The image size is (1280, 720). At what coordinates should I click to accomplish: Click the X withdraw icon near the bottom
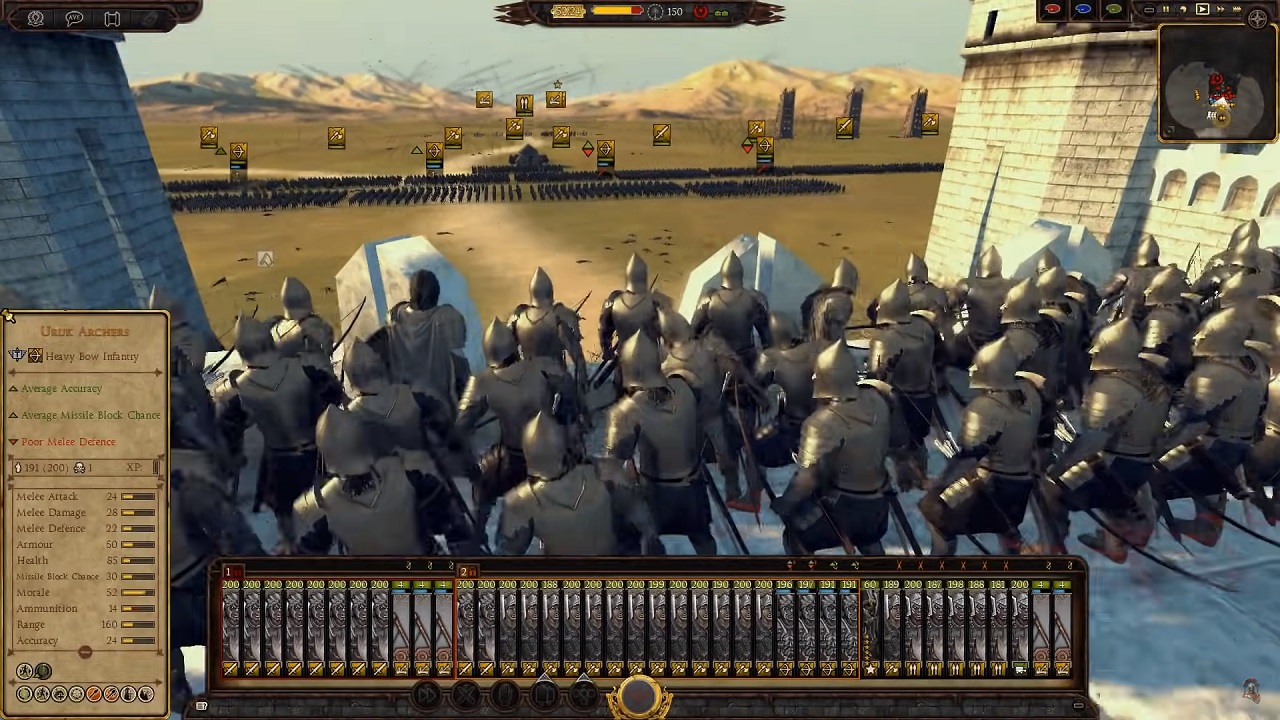click(x=466, y=695)
